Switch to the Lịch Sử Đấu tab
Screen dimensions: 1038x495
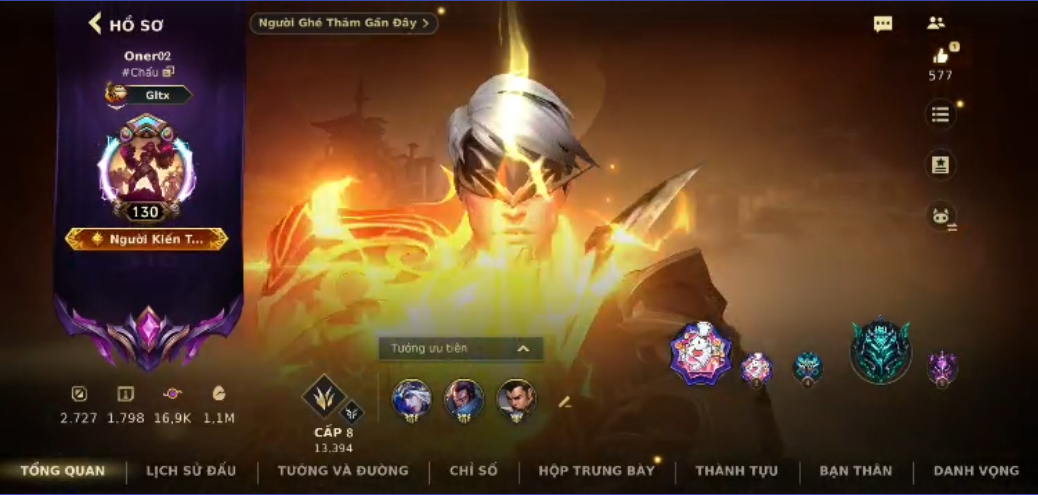(191, 471)
